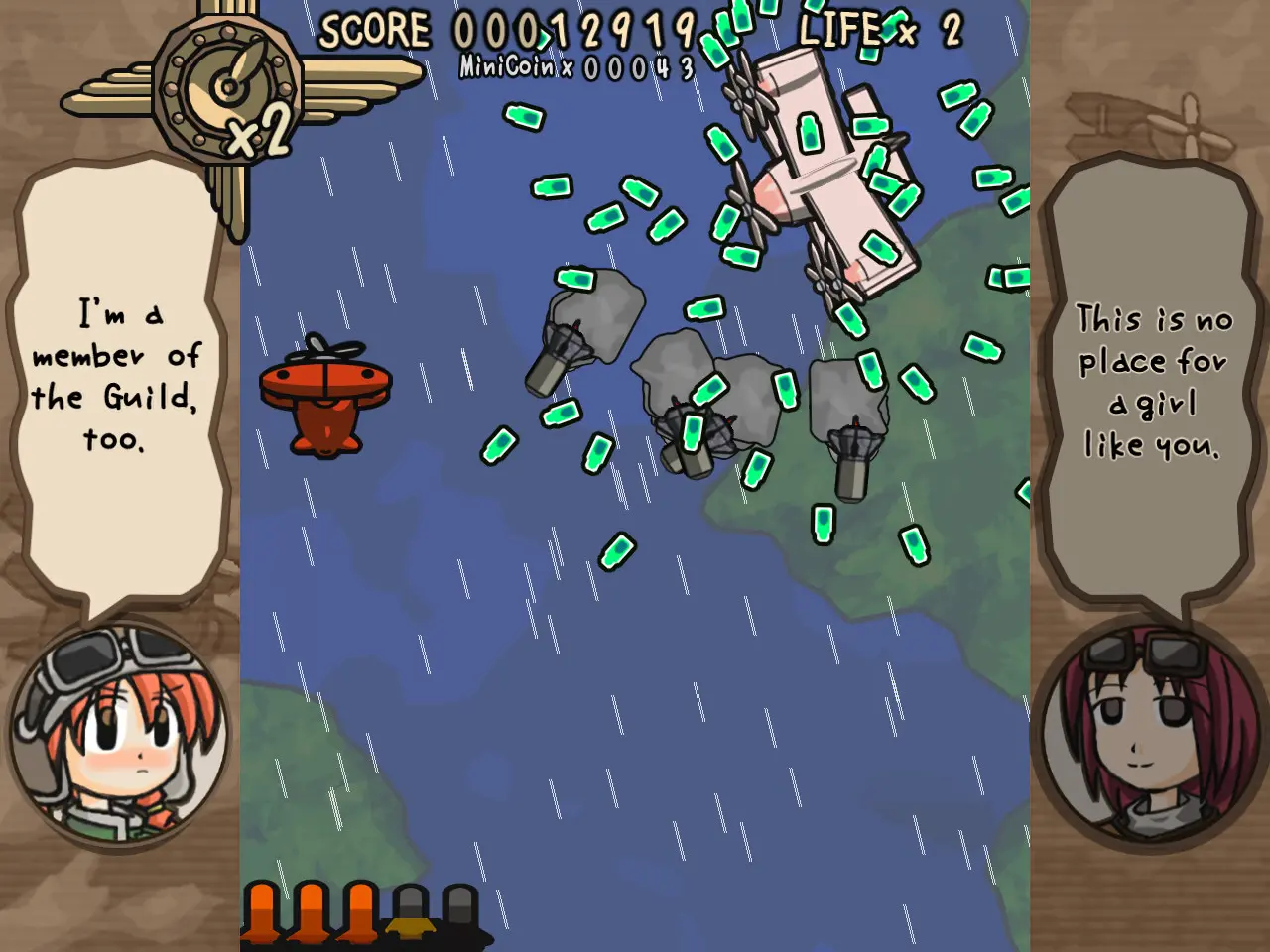Open the SCORE display at the top
Screen dimensions: 1270x952
[506, 30]
